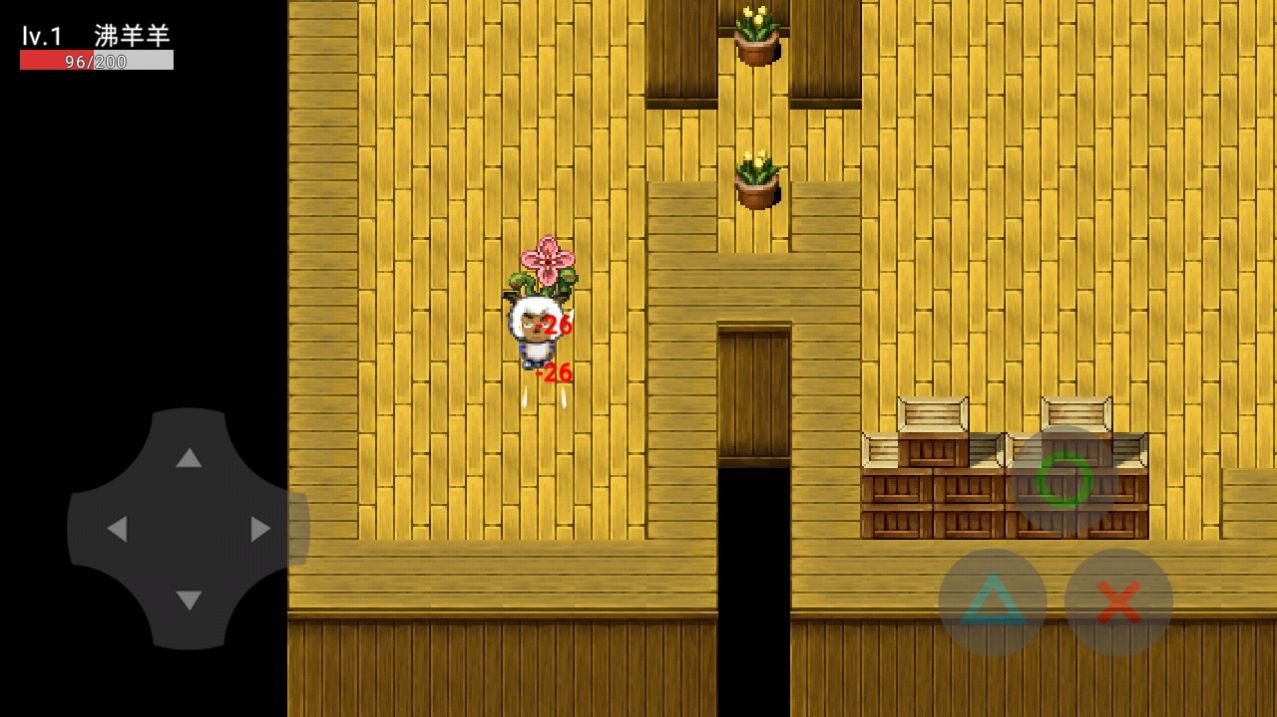Tap the up arrow on the d-pad
This screenshot has width=1277, height=717.
coord(189,458)
